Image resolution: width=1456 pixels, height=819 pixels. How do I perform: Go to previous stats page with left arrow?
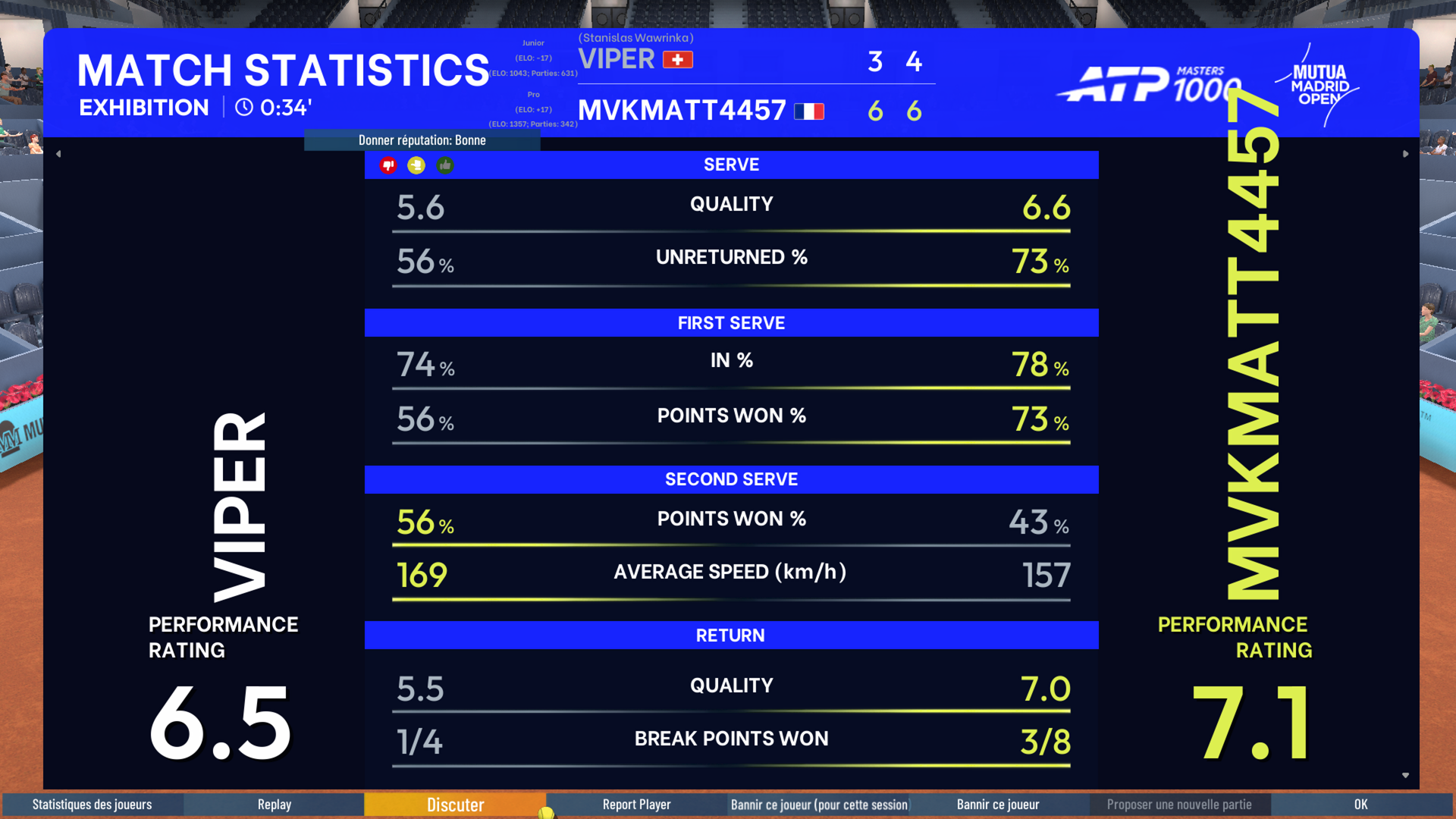pyautogui.click(x=58, y=154)
